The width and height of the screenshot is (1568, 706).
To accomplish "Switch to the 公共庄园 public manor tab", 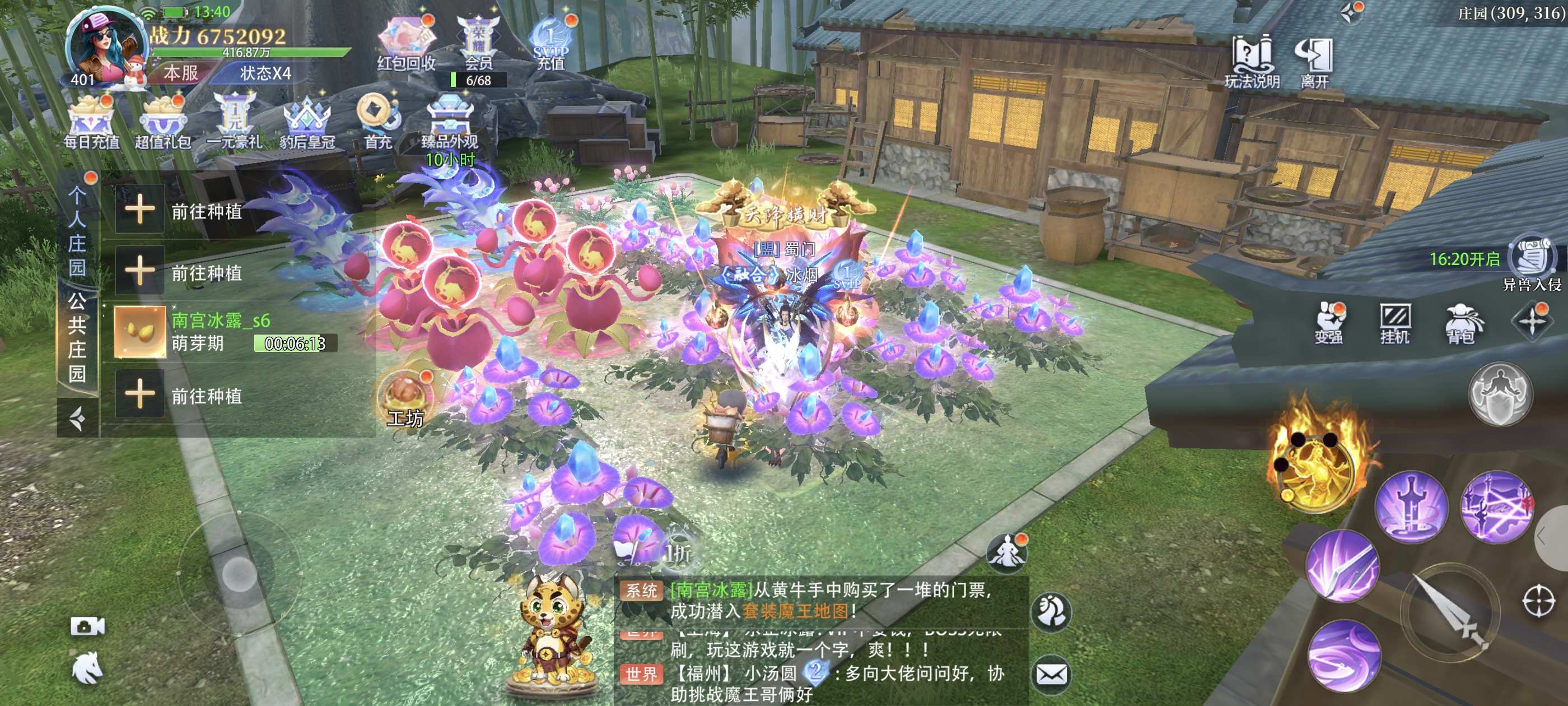I will click(x=77, y=336).
